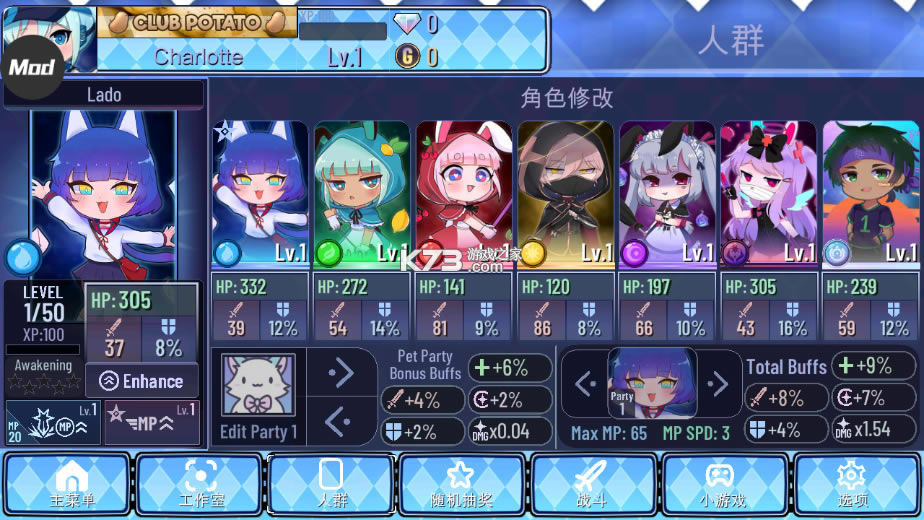Enter the 战斗 battle mode

594,483
